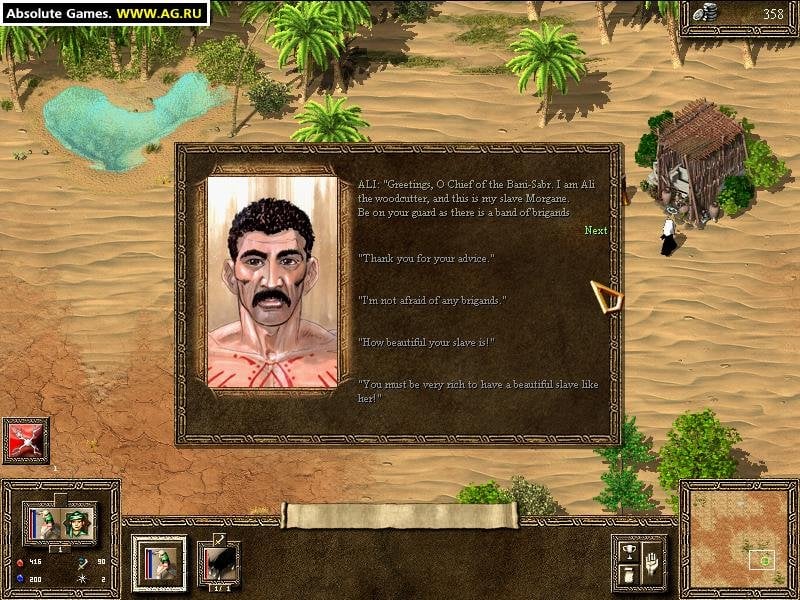Image resolution: width=800 pixels, height=600 pixels.
Task: Select the black horse unit slot
Action: [x=218, y=563]
